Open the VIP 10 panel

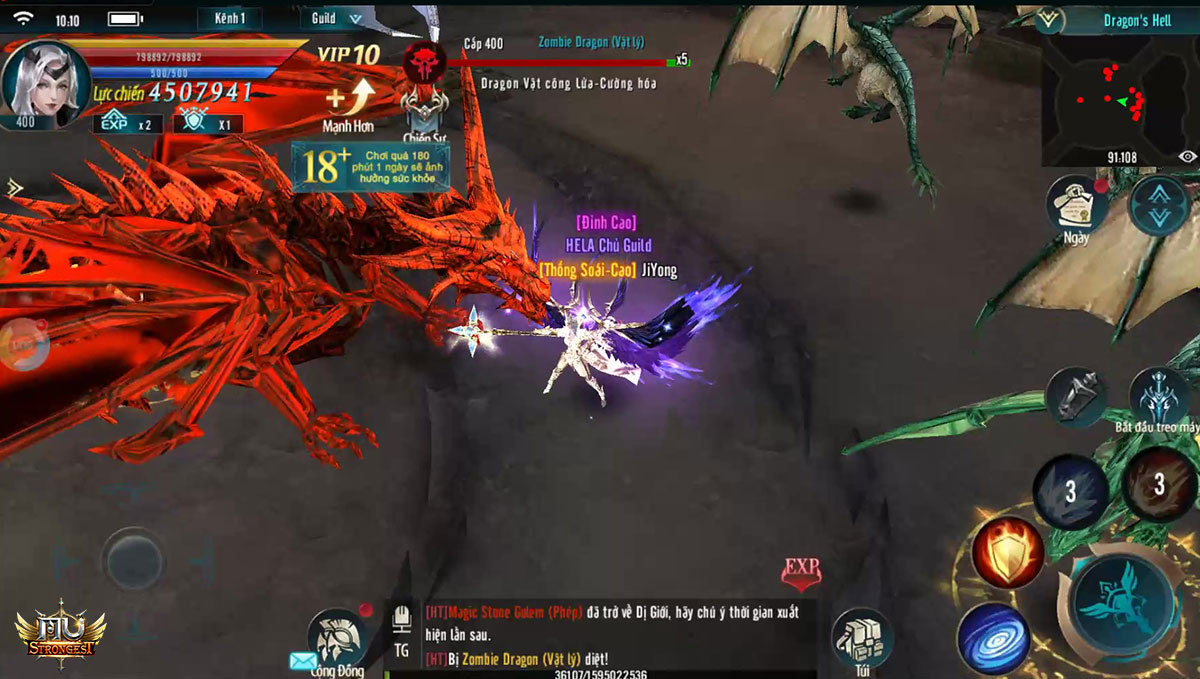tap(348, 54)
